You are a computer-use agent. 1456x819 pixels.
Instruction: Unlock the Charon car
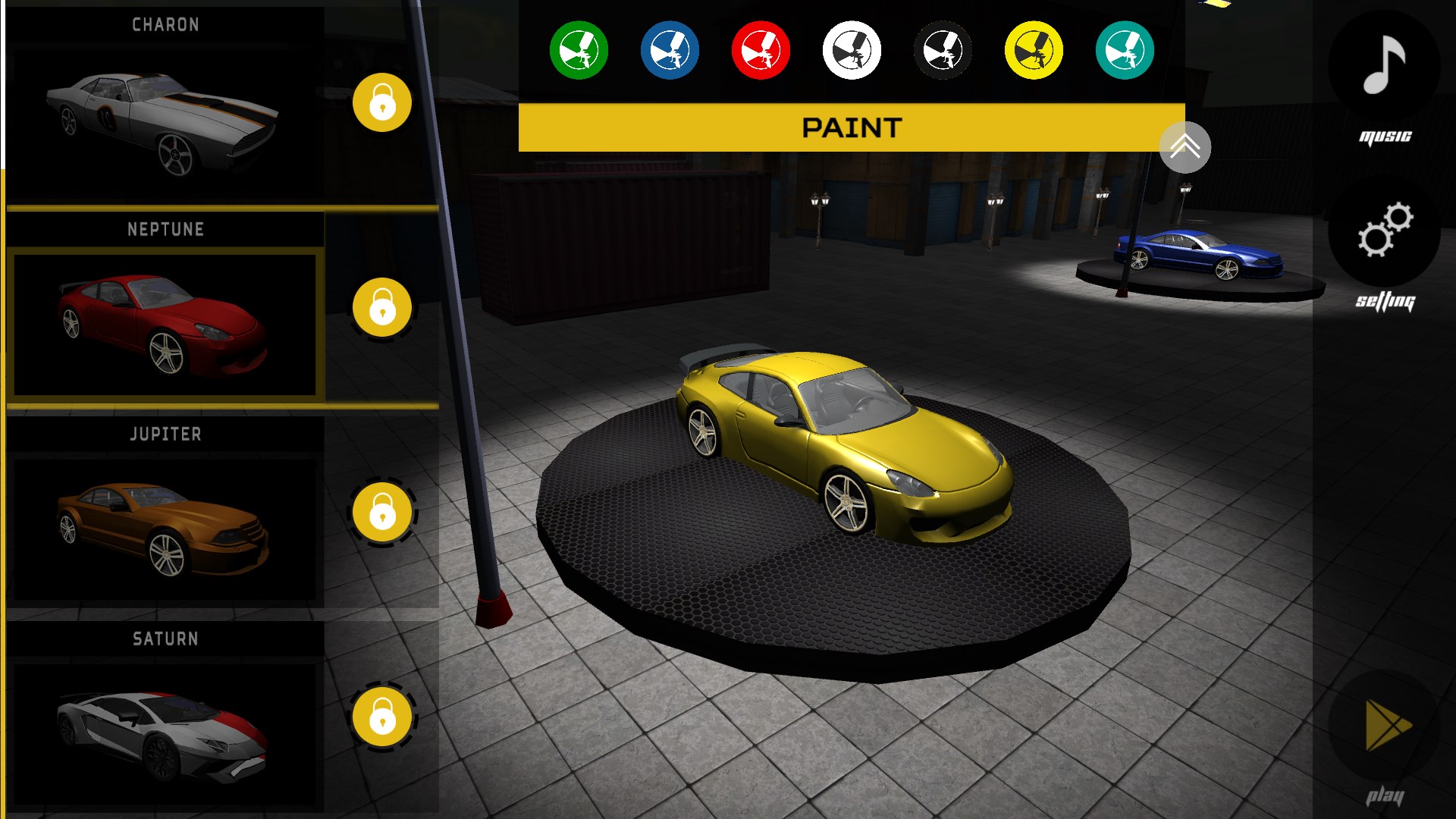(381, 102)
